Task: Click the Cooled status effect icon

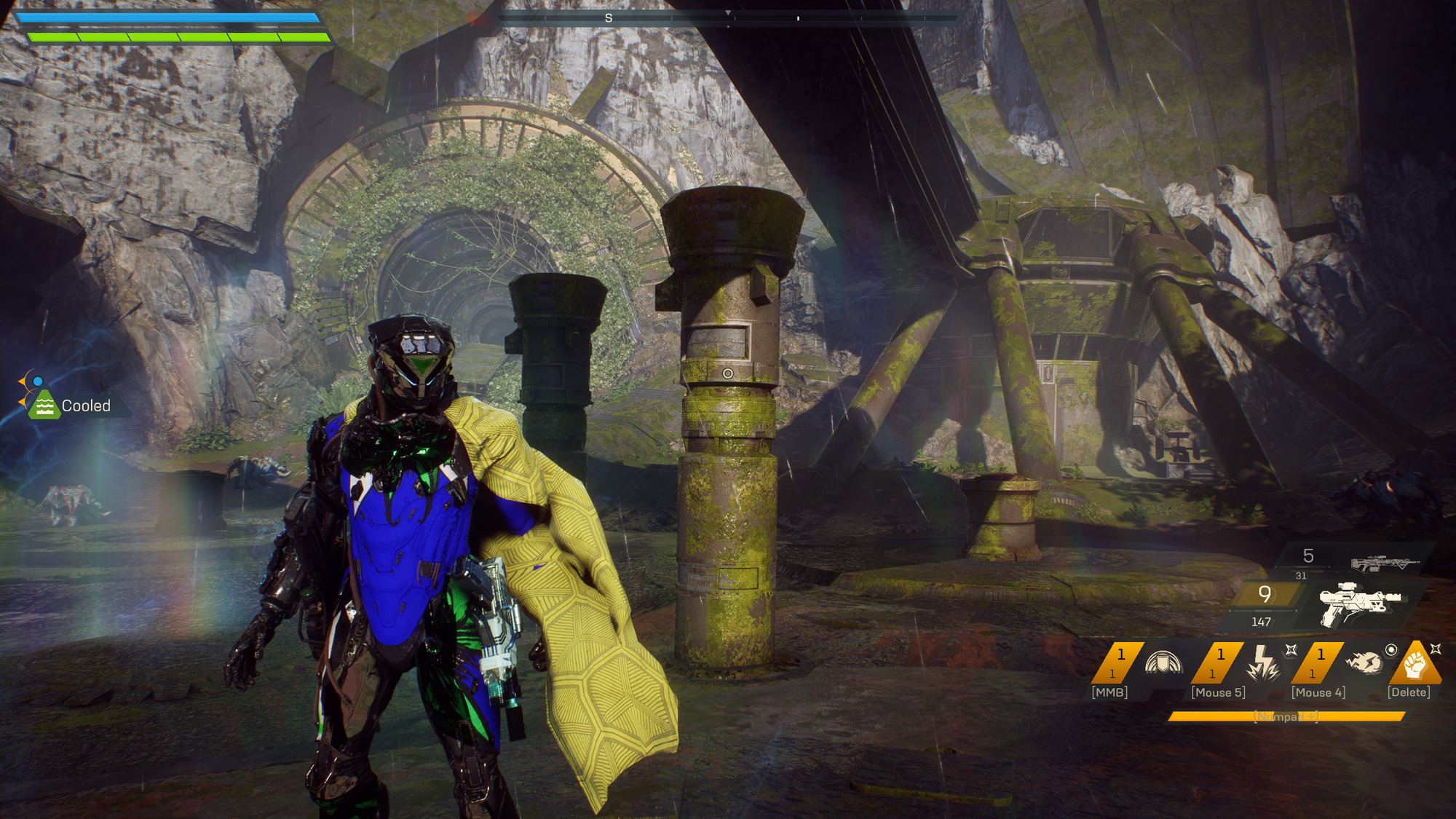Action: pyautogui.click(x=44, y=405)
